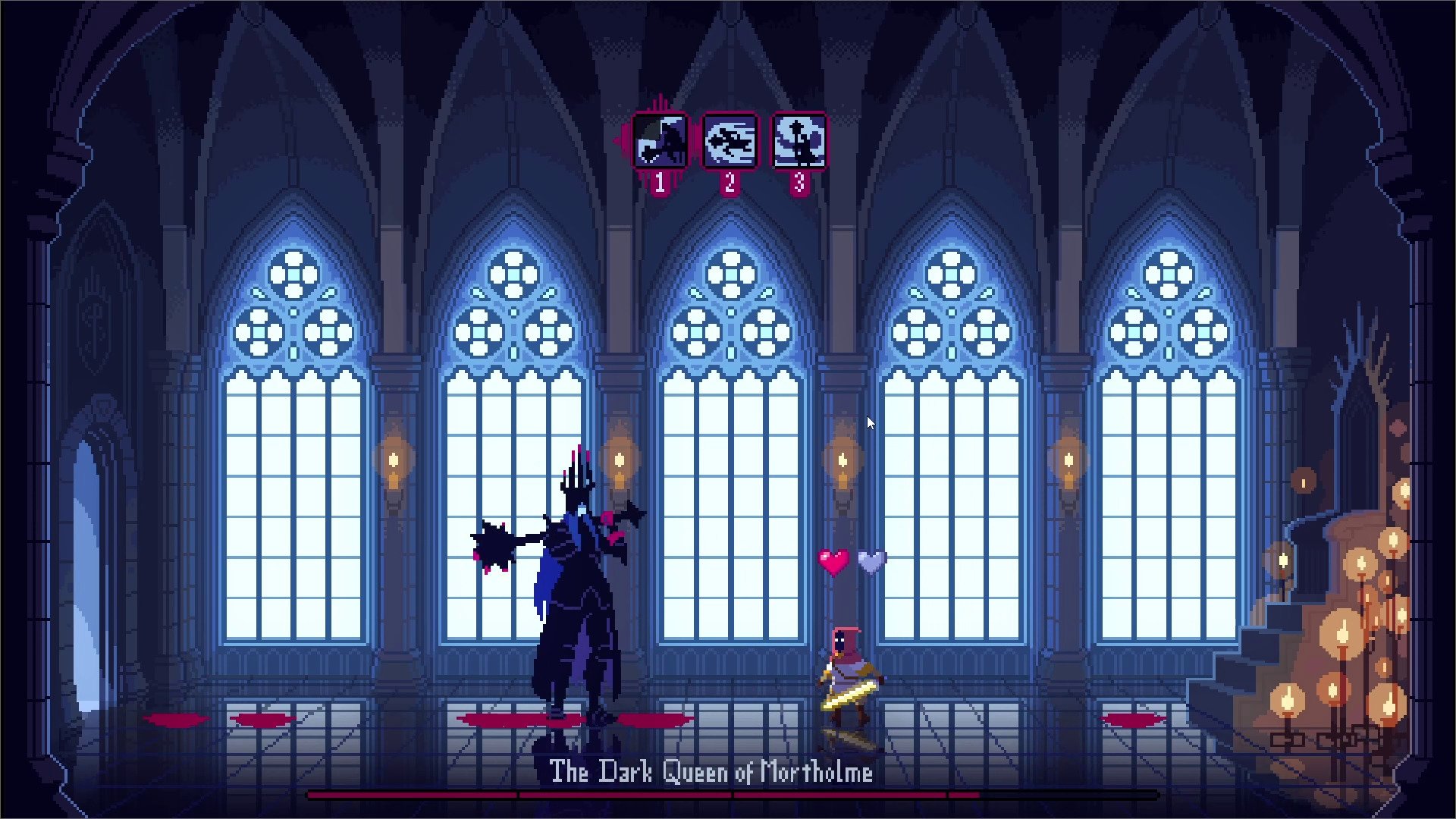Click the number 2 label under its ability slot
Viewport: 1456px width, 819px height.
(730, 180)
